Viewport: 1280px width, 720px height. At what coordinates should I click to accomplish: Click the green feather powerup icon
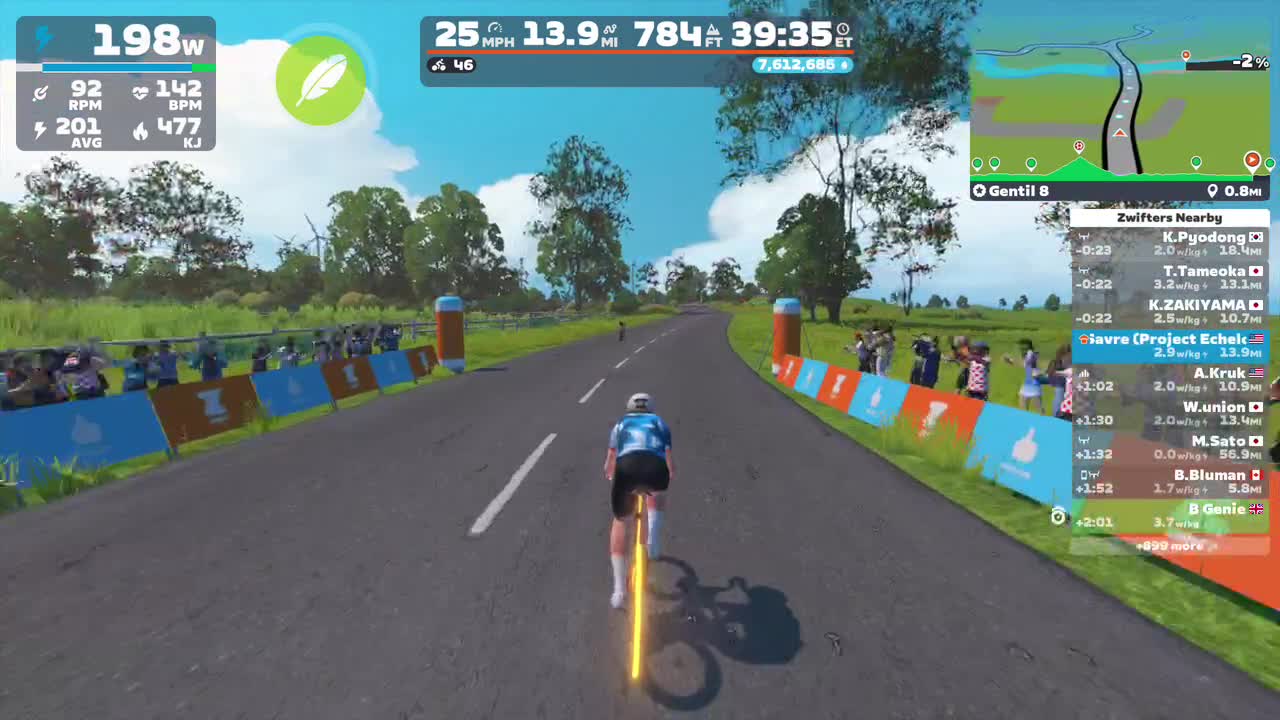pyautogui.click(x=321, y=79)
